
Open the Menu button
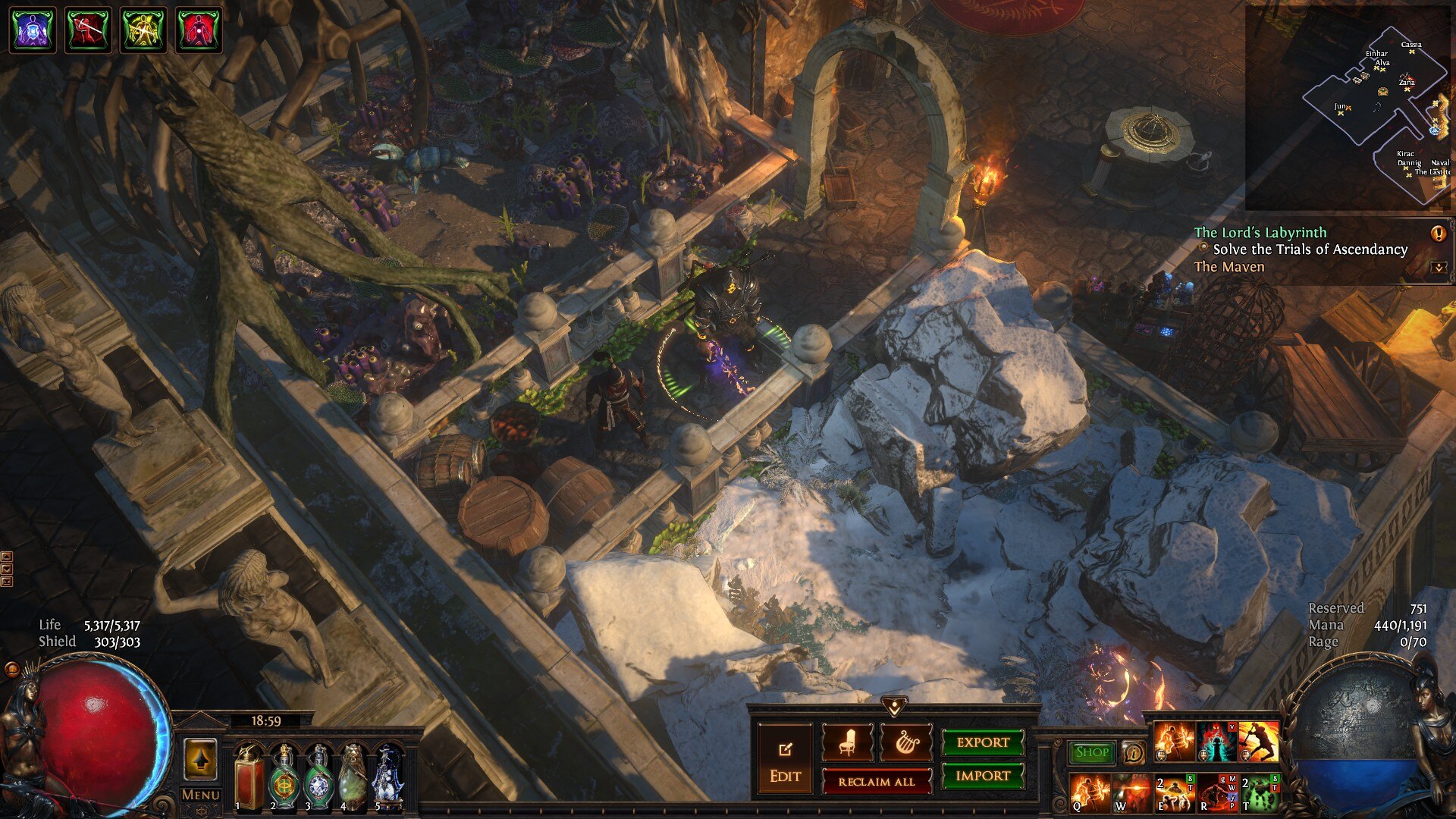201,795
